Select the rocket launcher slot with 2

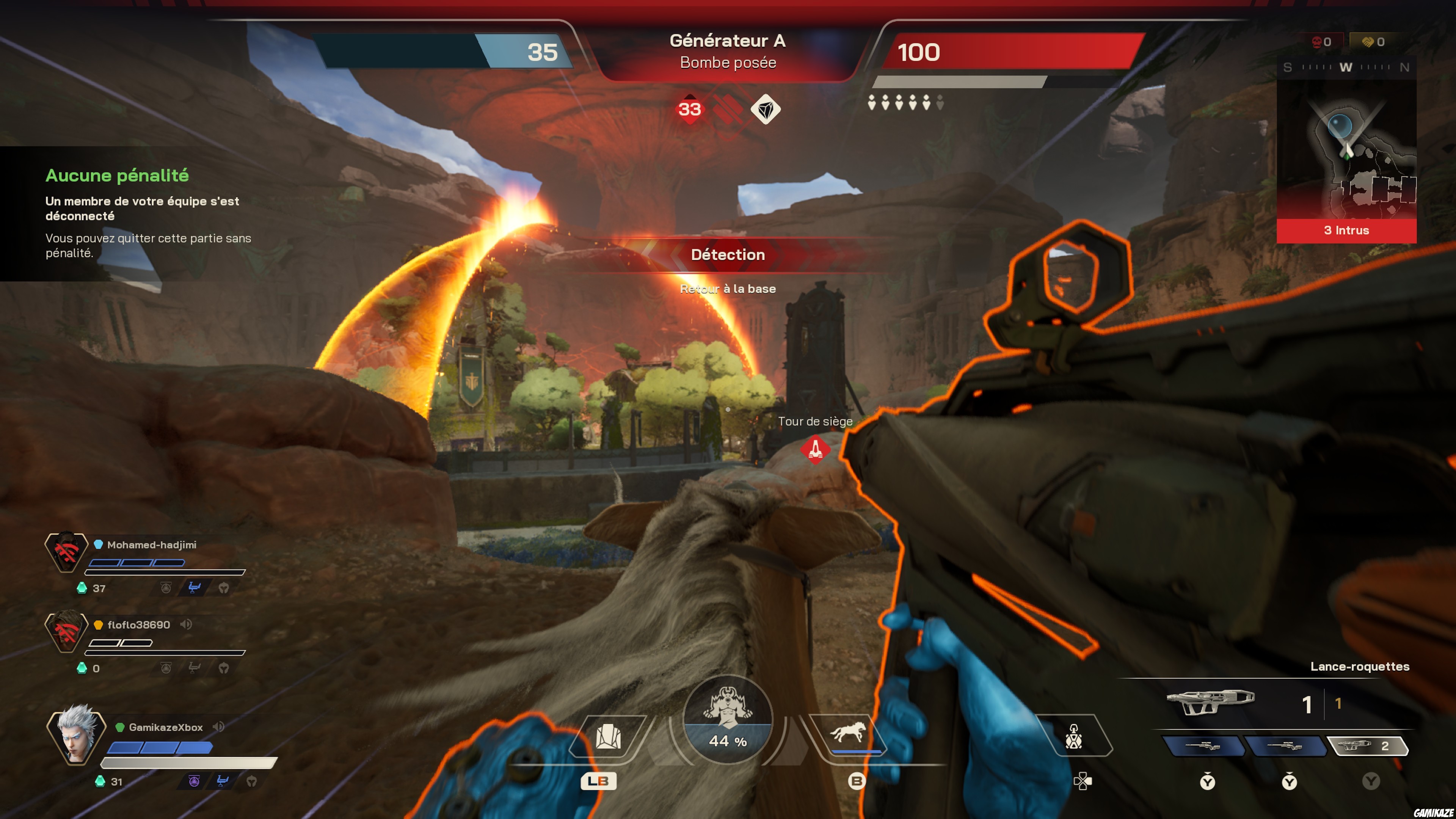(1367, 745)
